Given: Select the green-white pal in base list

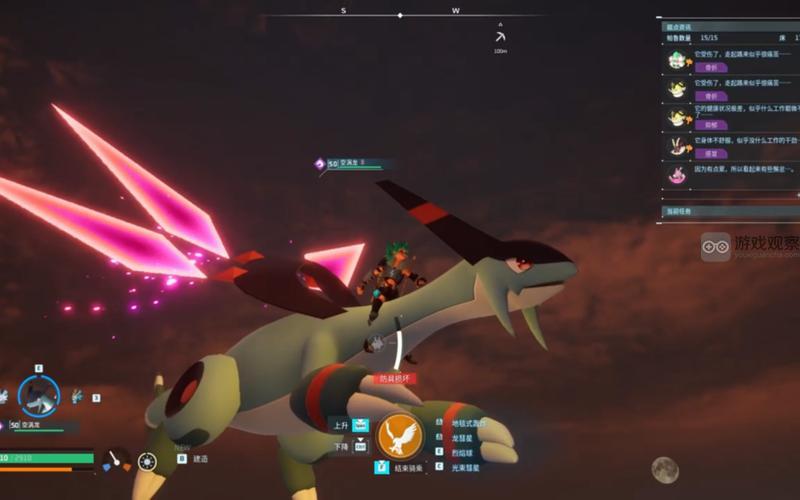Looking at the screenshot, I should pos(677,61).
